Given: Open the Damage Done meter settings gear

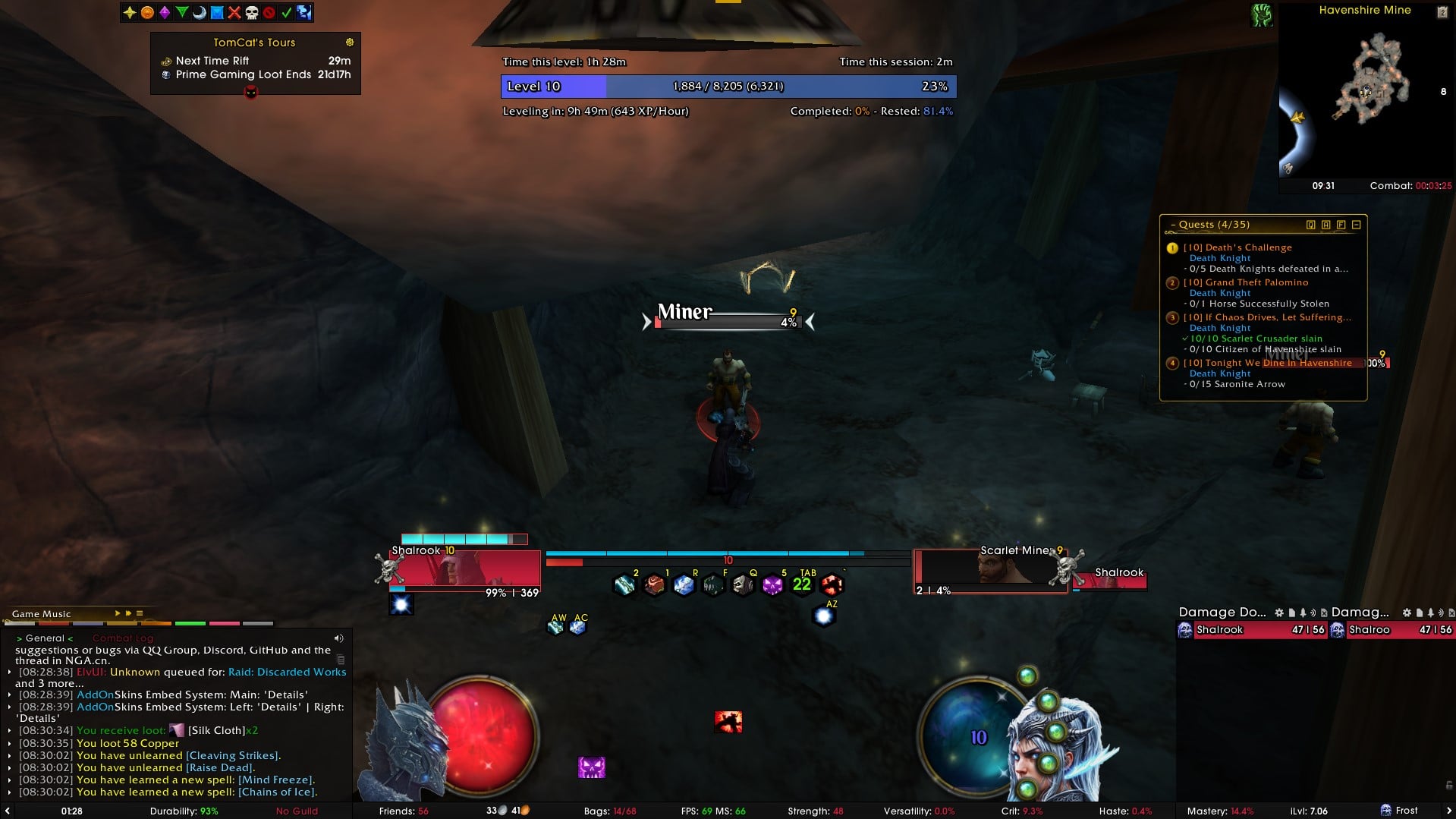Looking at the screenshot, I should coord(1279,613).
